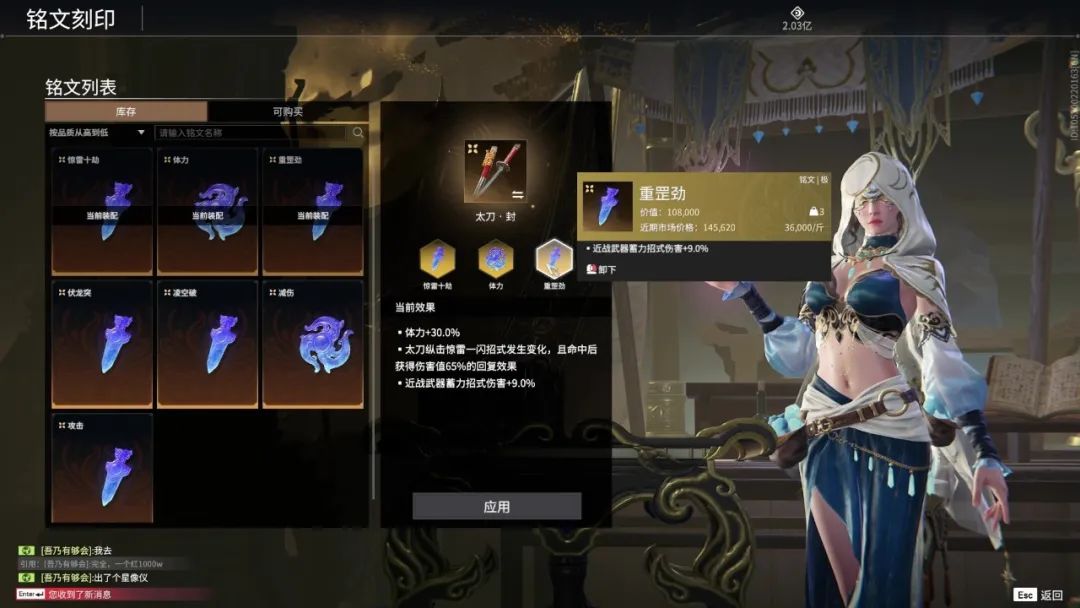Choose the 凌空破 inscription card

tap(207, 344)
